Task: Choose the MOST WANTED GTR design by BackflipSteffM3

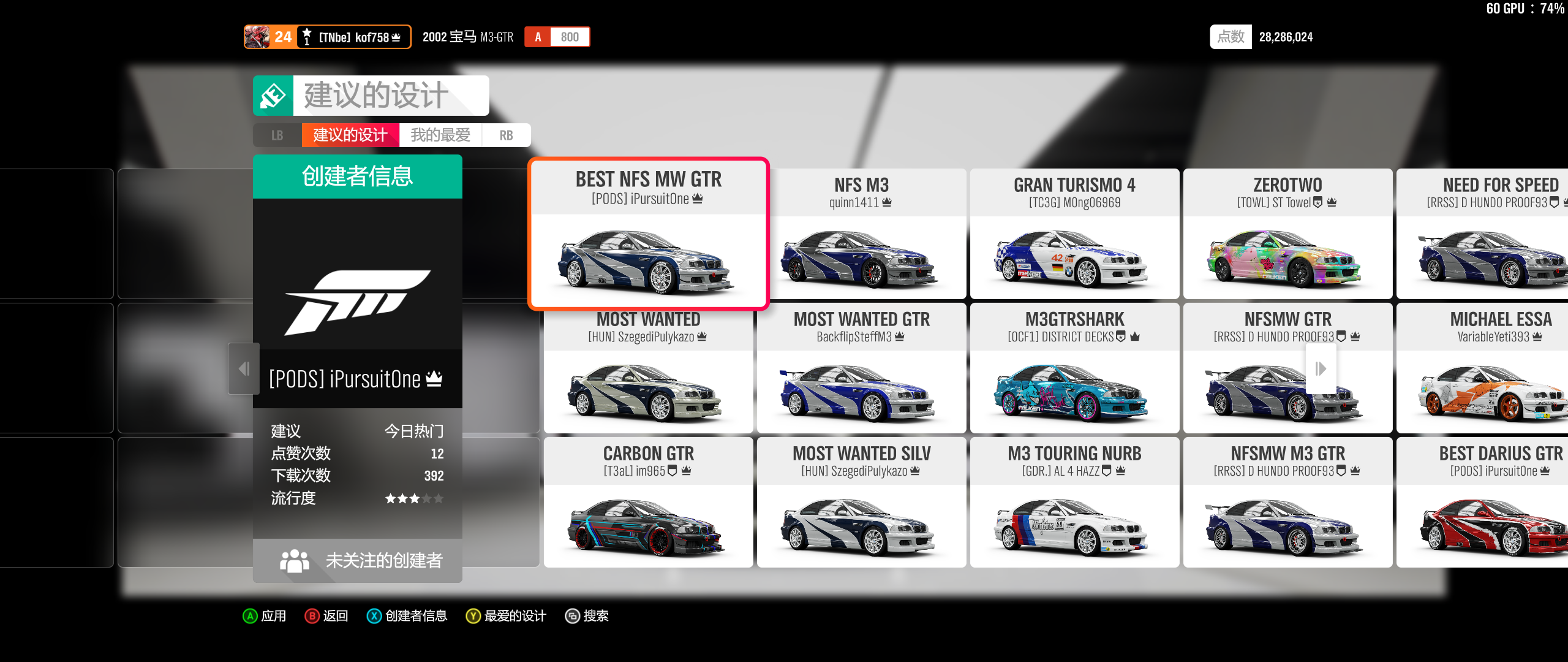Action: (861, 368)
